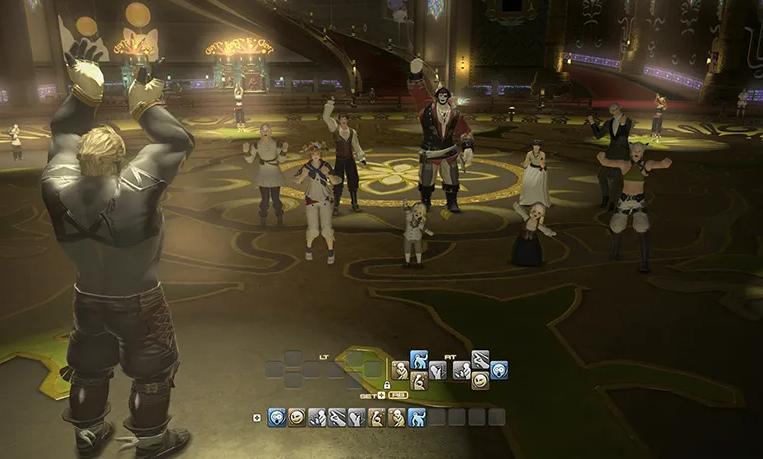Activate the blue dancing-figure emote on the cross hotbar
The image size is (763, 459).
pos(418,359)
